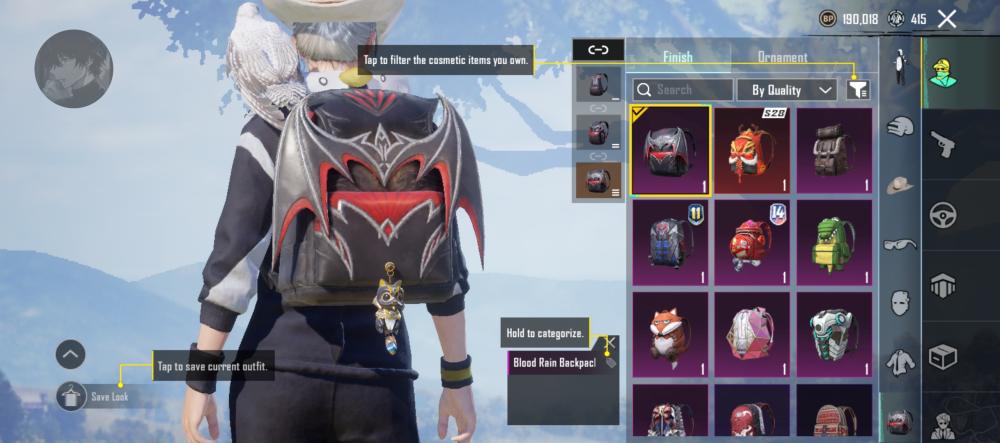Screen dimensions: 1000x443
Task: Open the By Quality sort dropdown
Action: 787,90
